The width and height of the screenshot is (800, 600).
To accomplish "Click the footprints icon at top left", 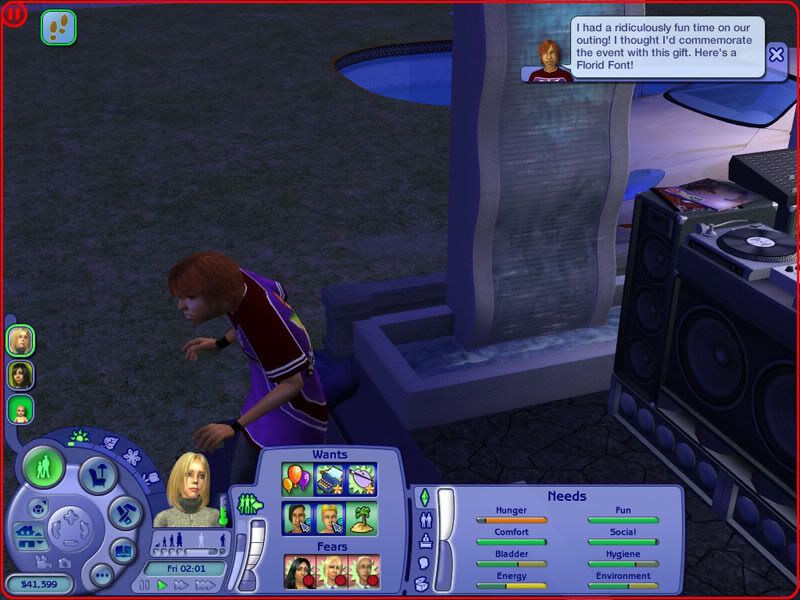I will pyautogui.click(x=58, y=27).
